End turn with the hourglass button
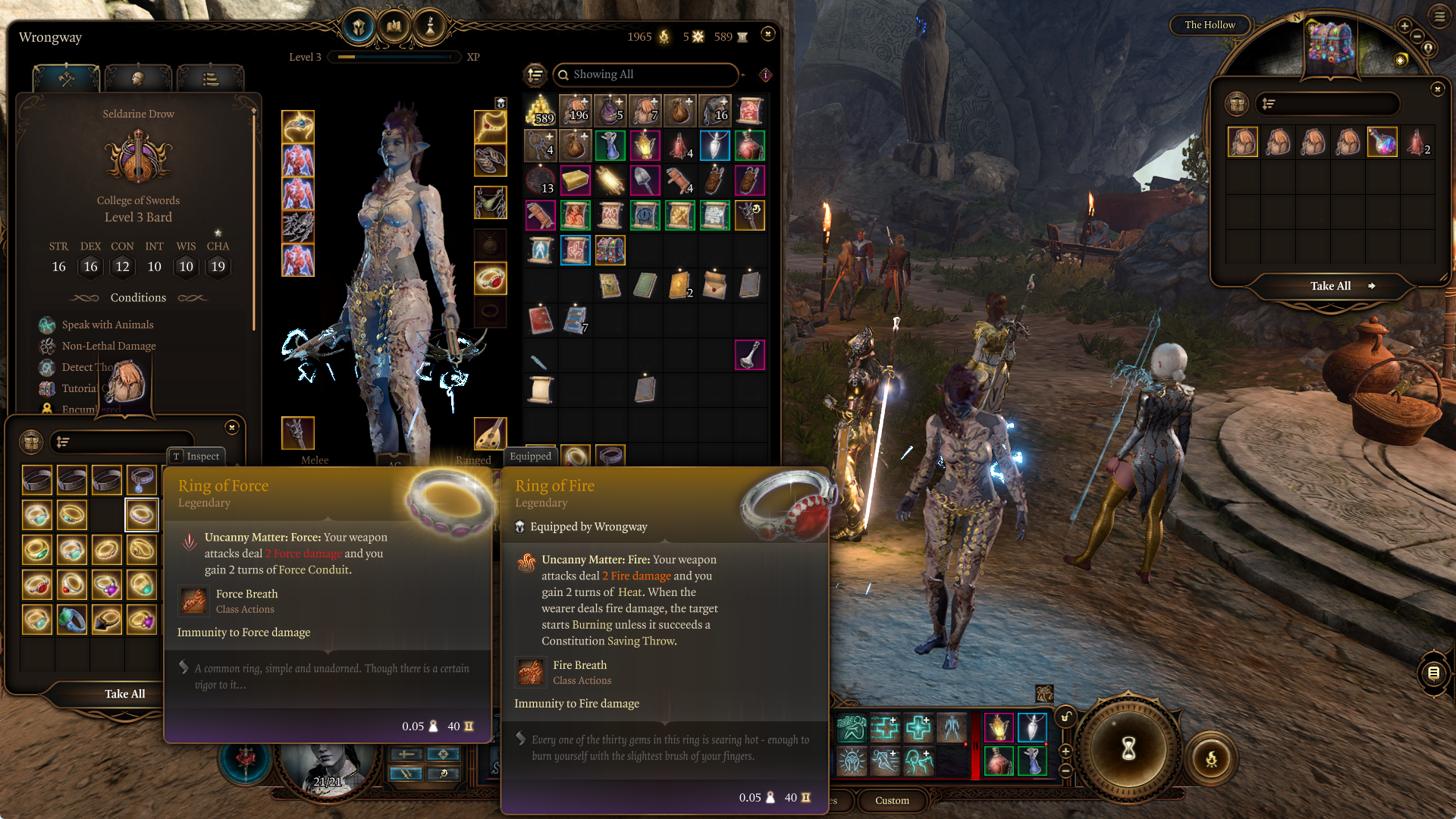The height and width of the screenshot is (819, 1456). click(x=1128, y=748)
